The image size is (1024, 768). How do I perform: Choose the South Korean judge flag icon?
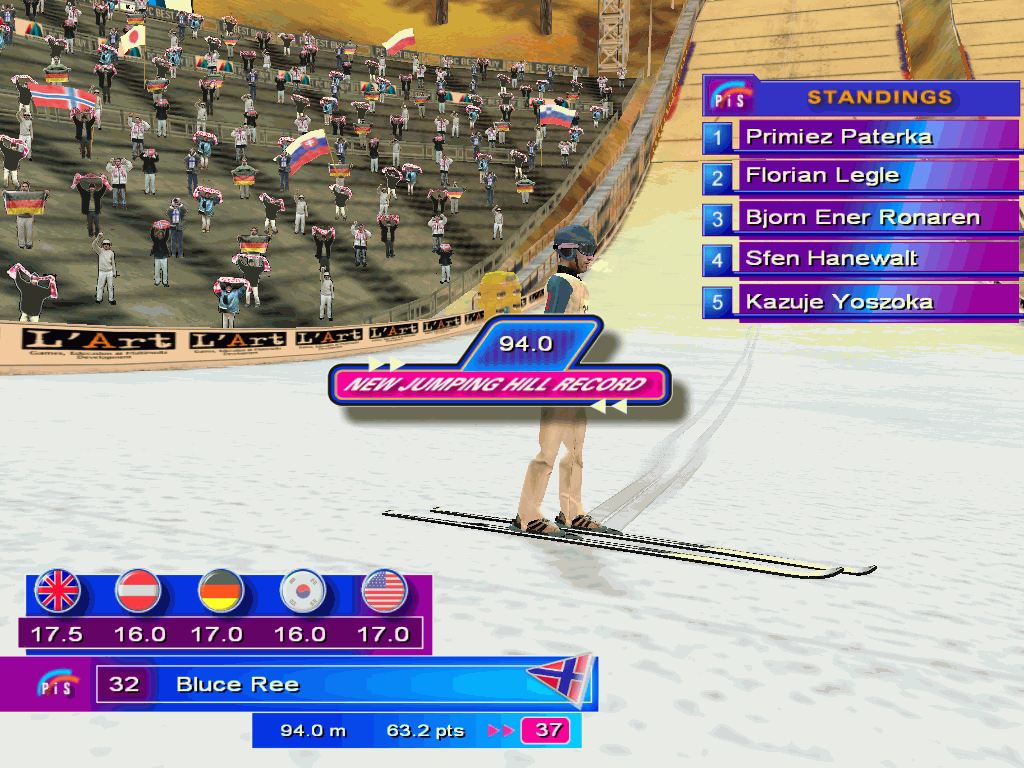click(302, 591)
